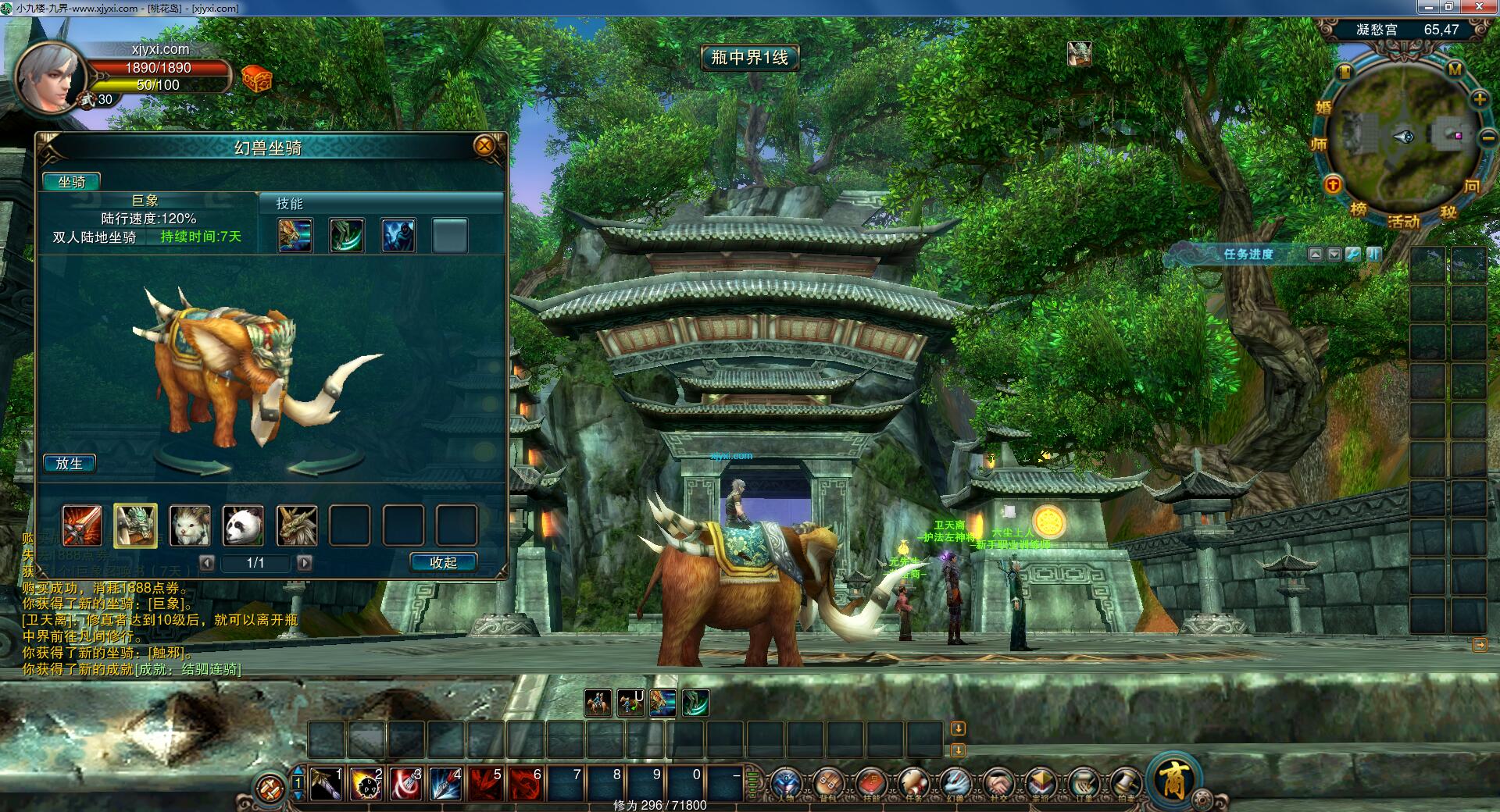Collapse the 任务进度 panel with up arrow
This screenshot has height=812, width=1500.
click(1316, 255)
